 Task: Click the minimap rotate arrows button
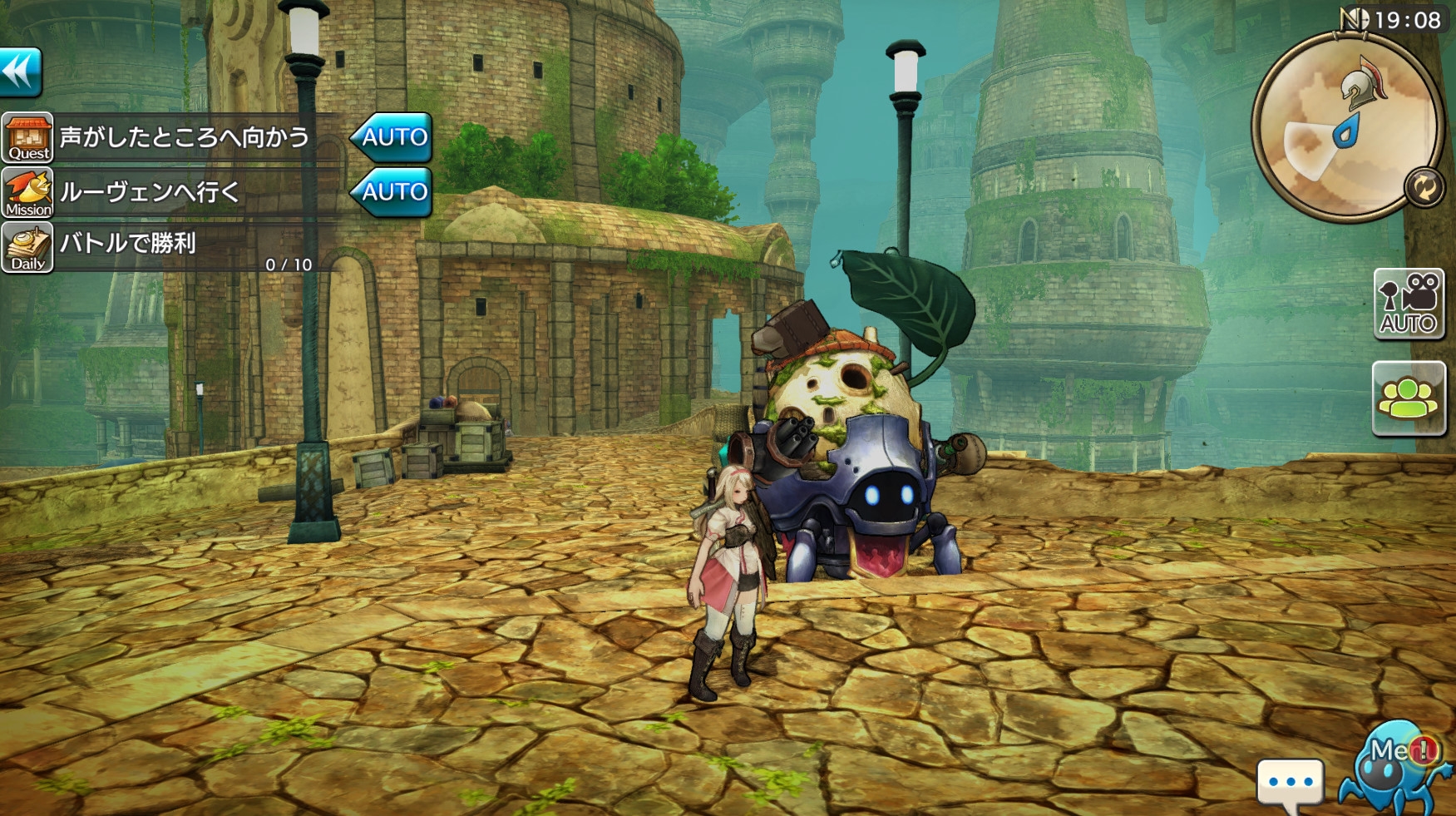tap(1424, 187)
